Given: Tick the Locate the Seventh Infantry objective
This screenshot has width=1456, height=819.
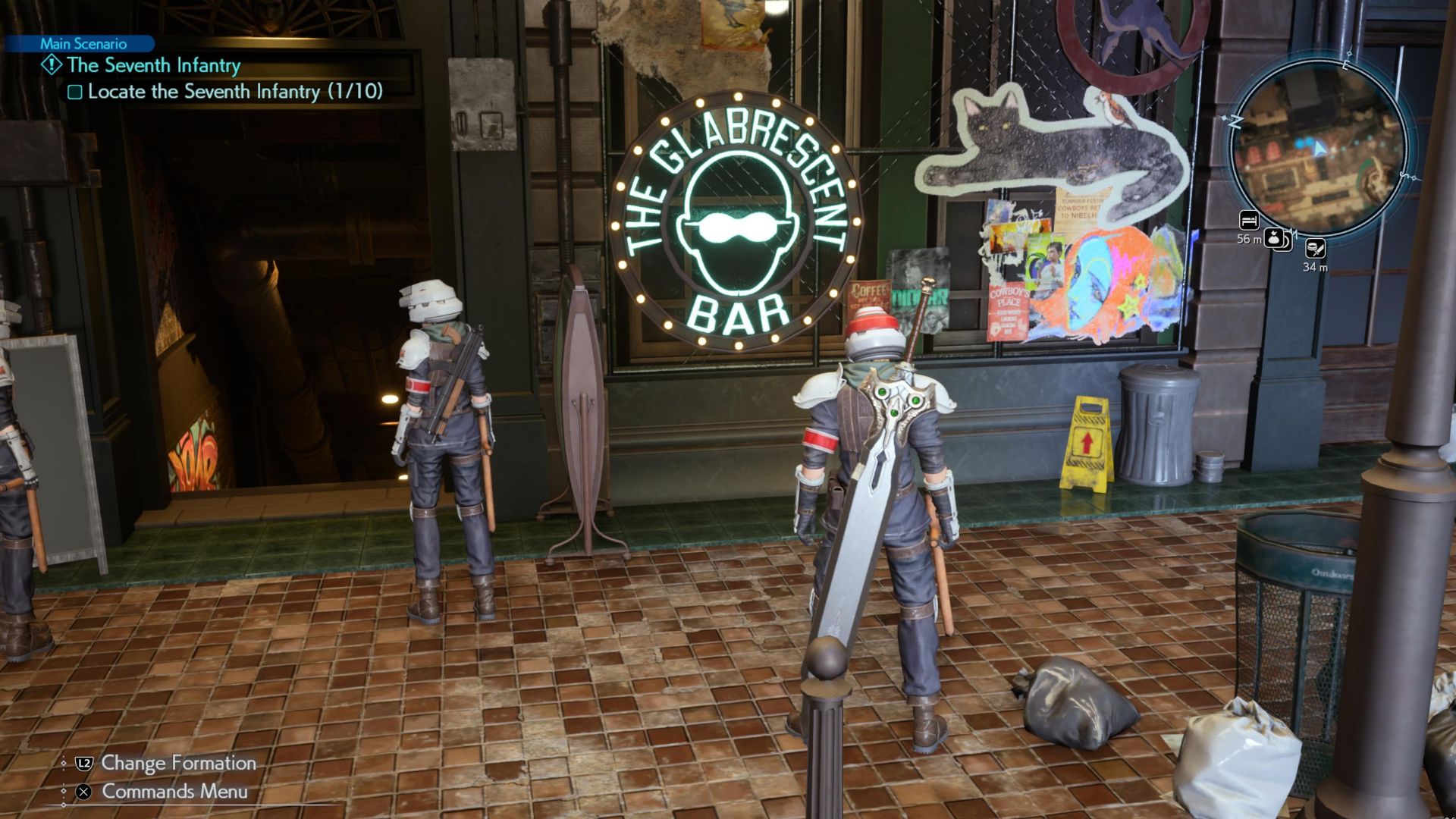Looking at the screenshot, I should point(75,93).
